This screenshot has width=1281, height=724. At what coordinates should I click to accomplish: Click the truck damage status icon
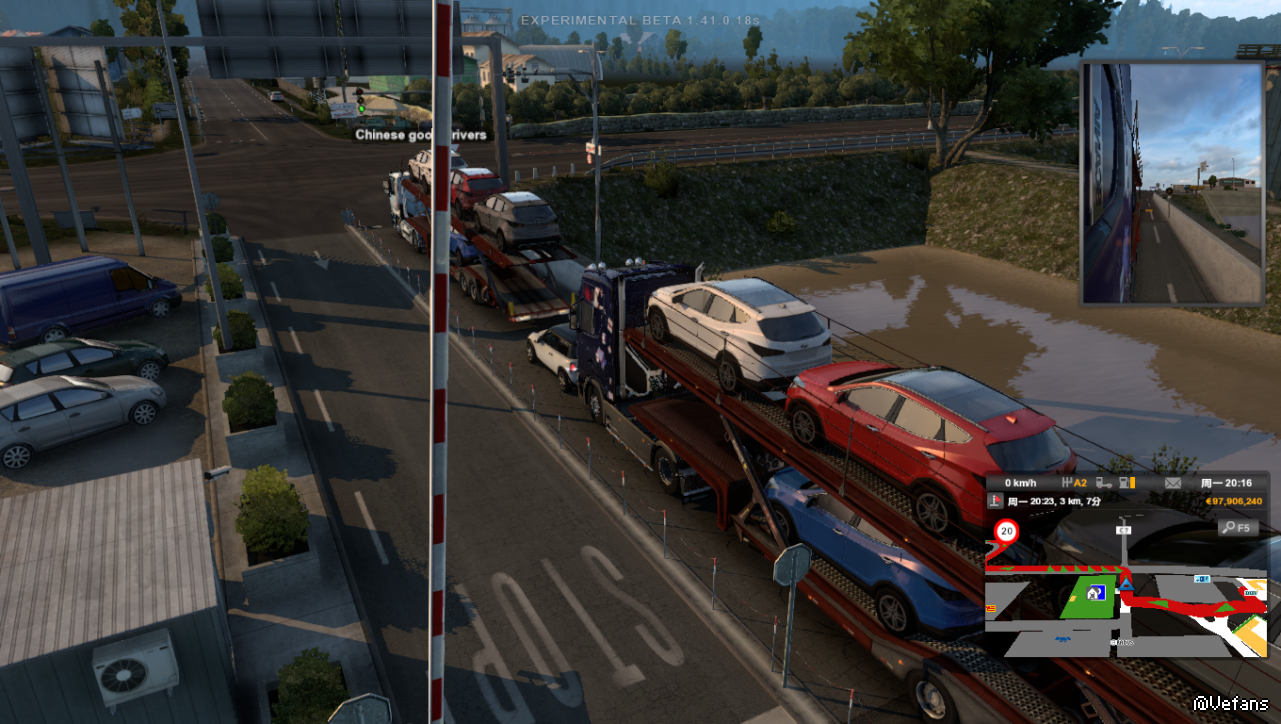point(1104,483)
